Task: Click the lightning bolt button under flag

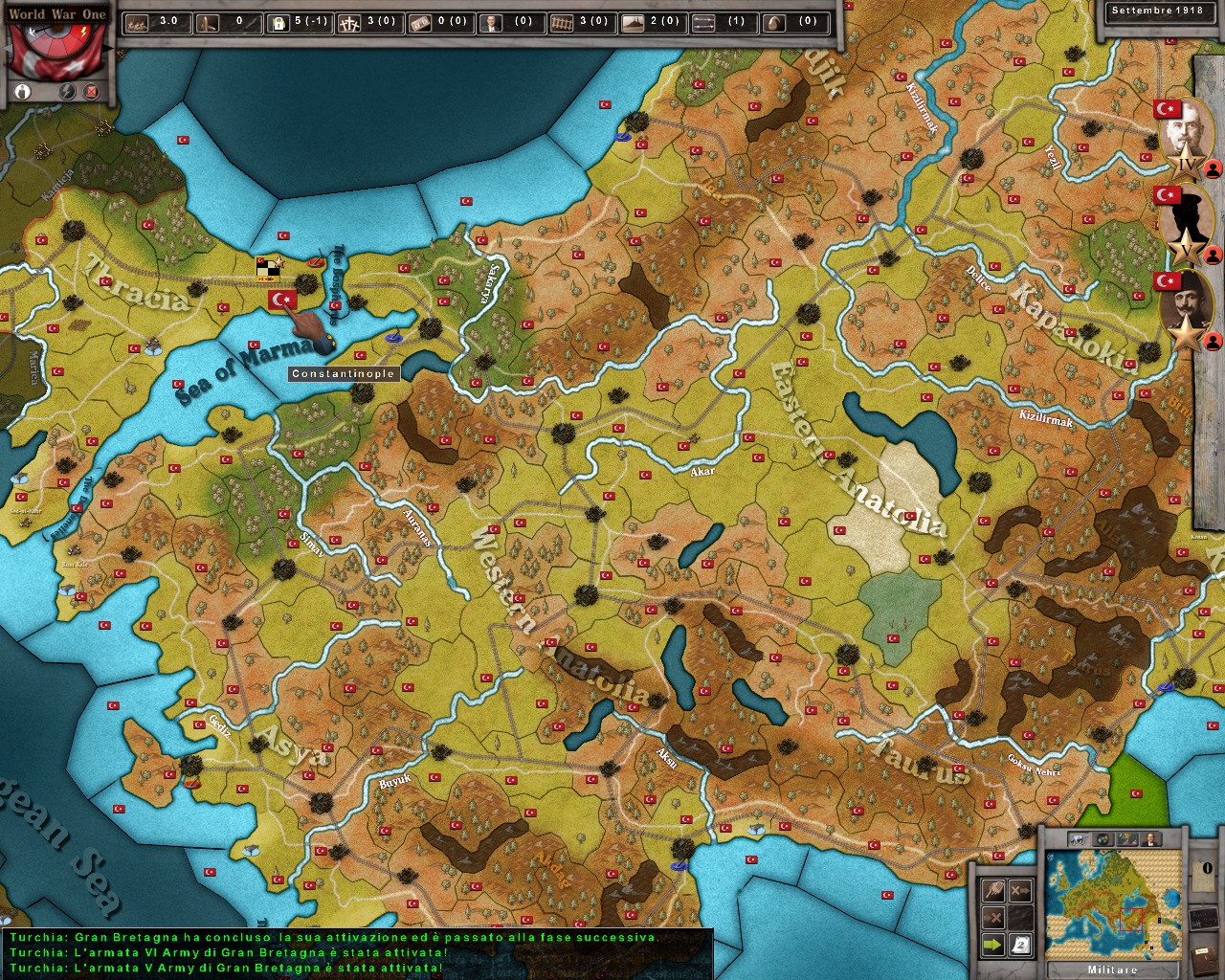Action: pos(68,92)
